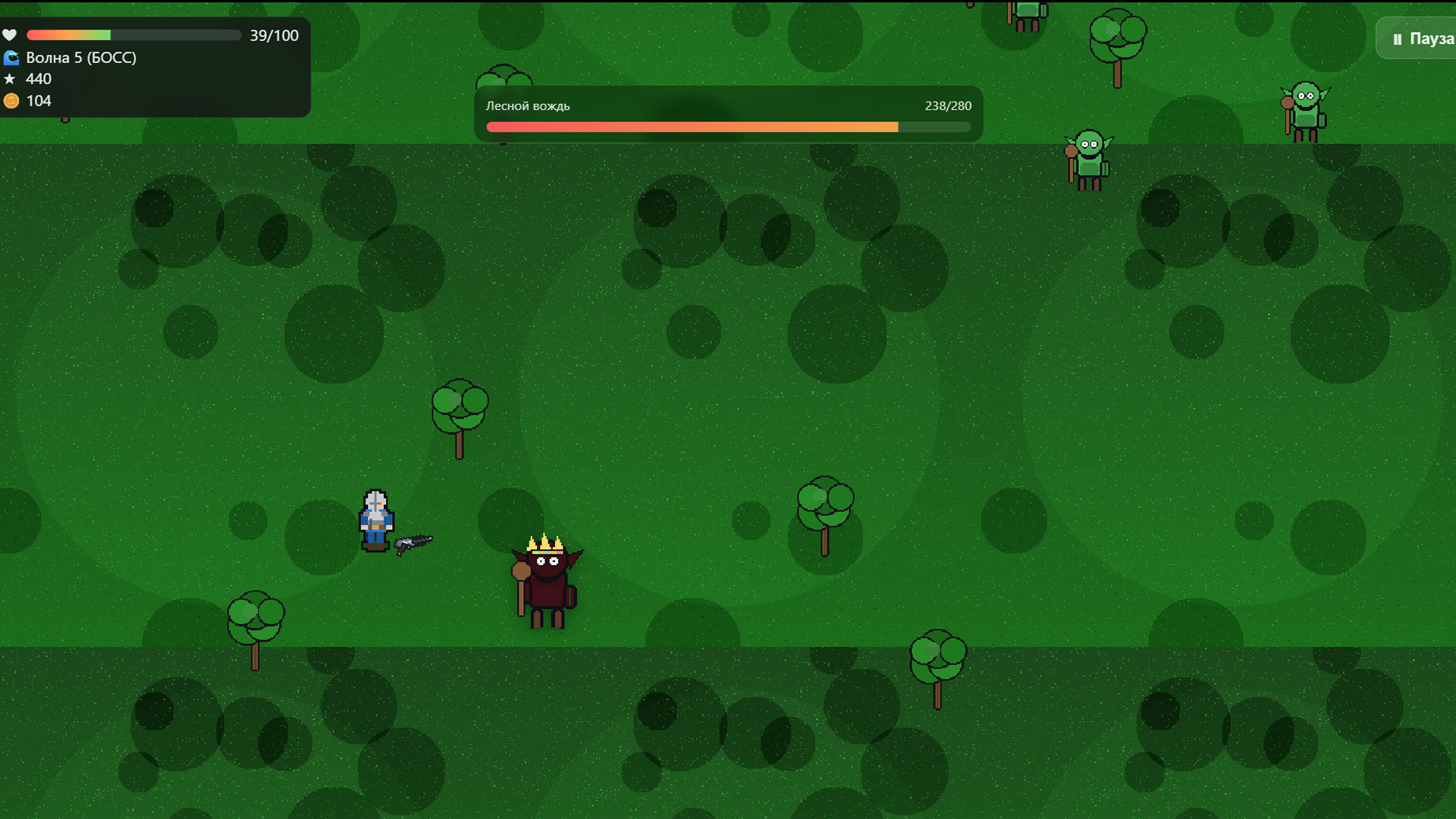Click the gradient fill of the player health bar
The image size is (1456, 819).
pyautogui.click(x=68, y=35)
